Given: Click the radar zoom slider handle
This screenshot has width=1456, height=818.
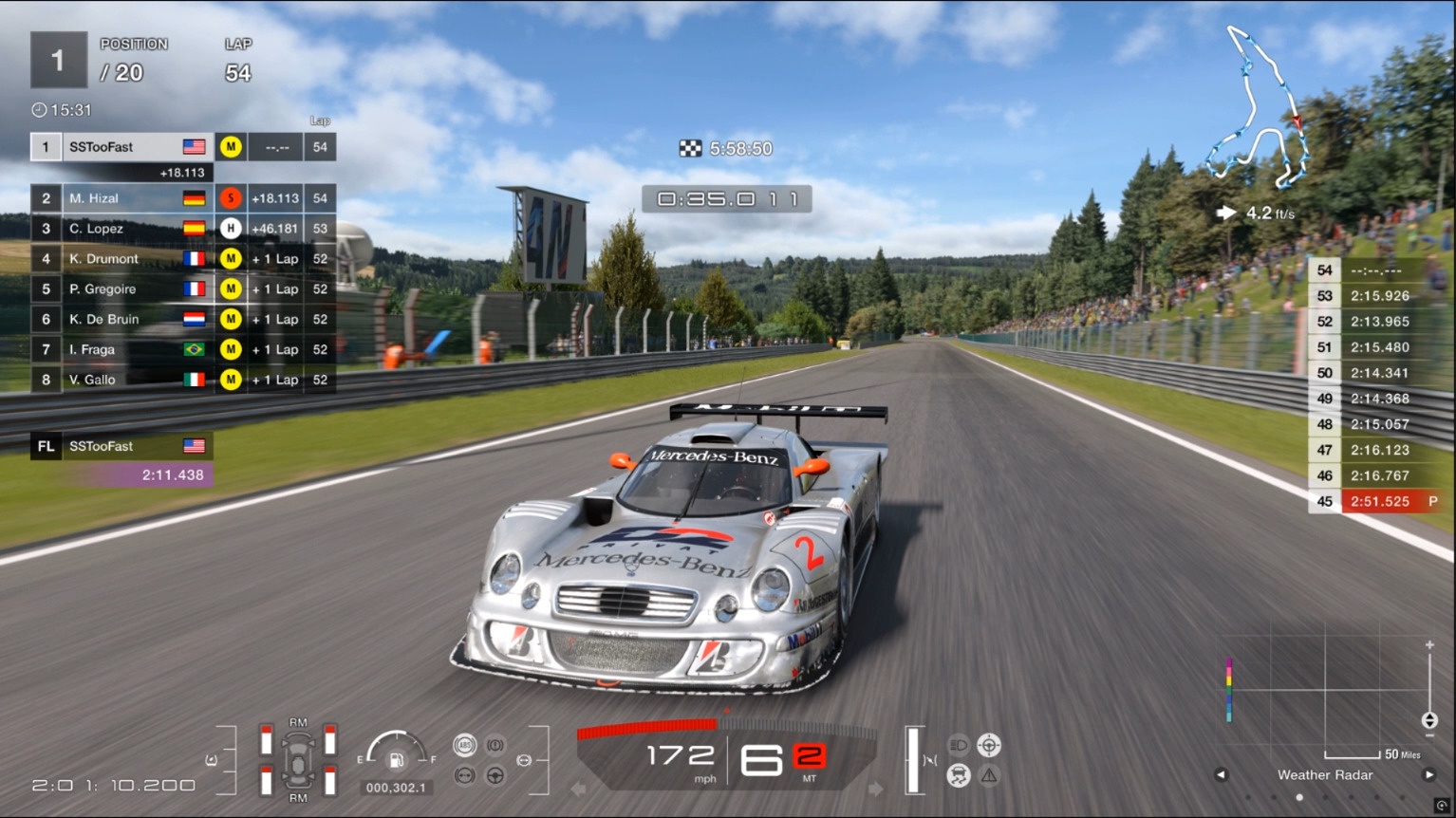Looking at the screenshot, I should [1429, 720].
